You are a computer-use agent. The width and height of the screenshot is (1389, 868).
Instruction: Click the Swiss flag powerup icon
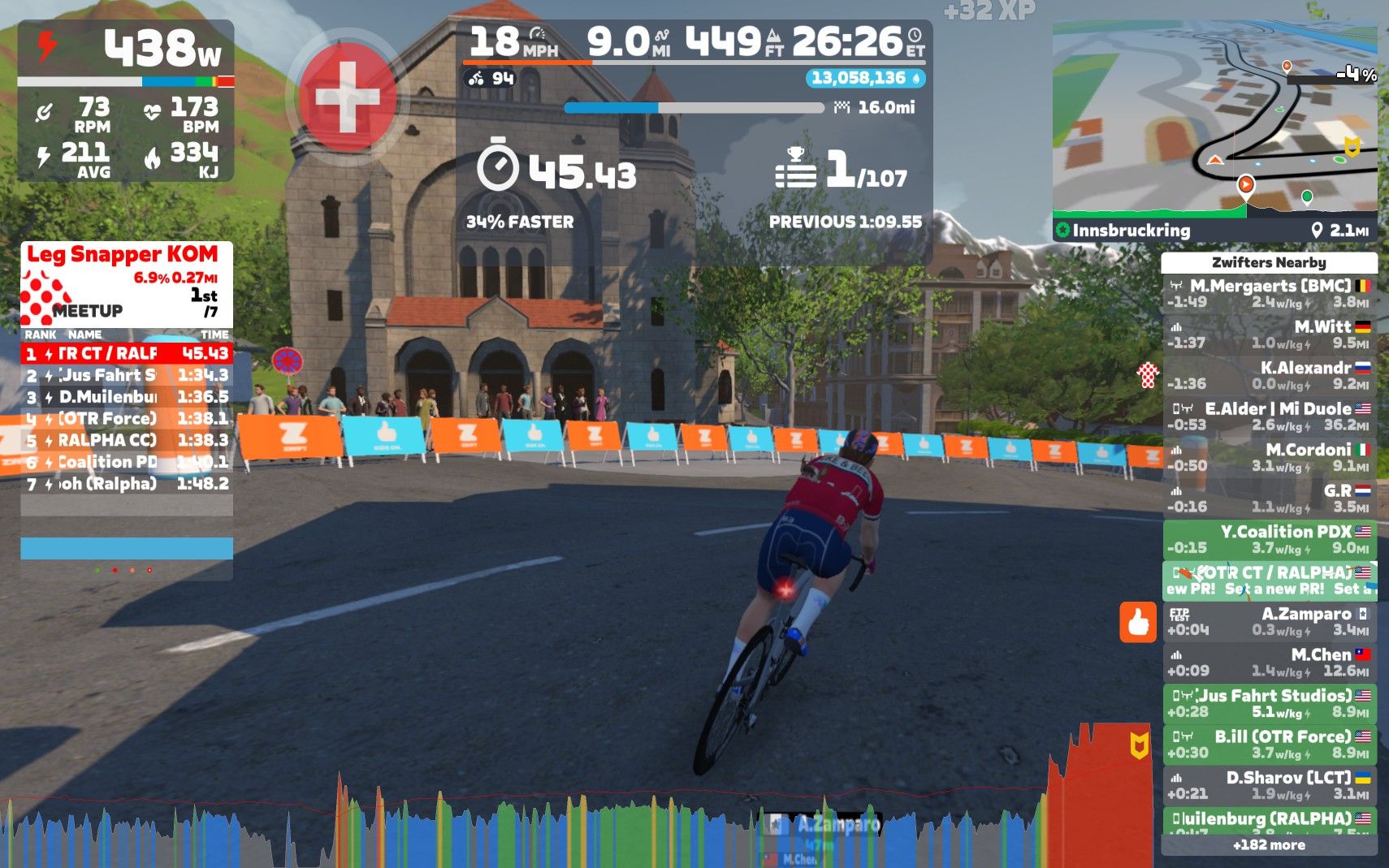pyautogui.click(x=348, y=97)
